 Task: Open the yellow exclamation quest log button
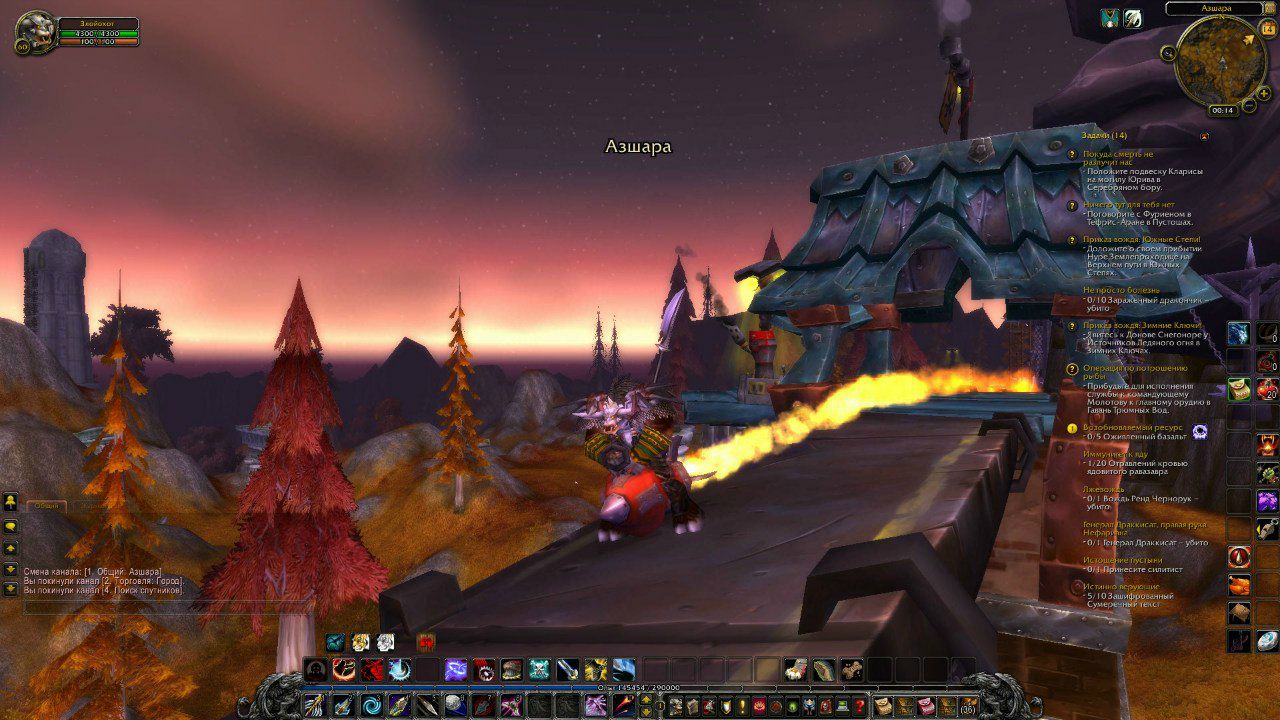(x=741, y=706)
